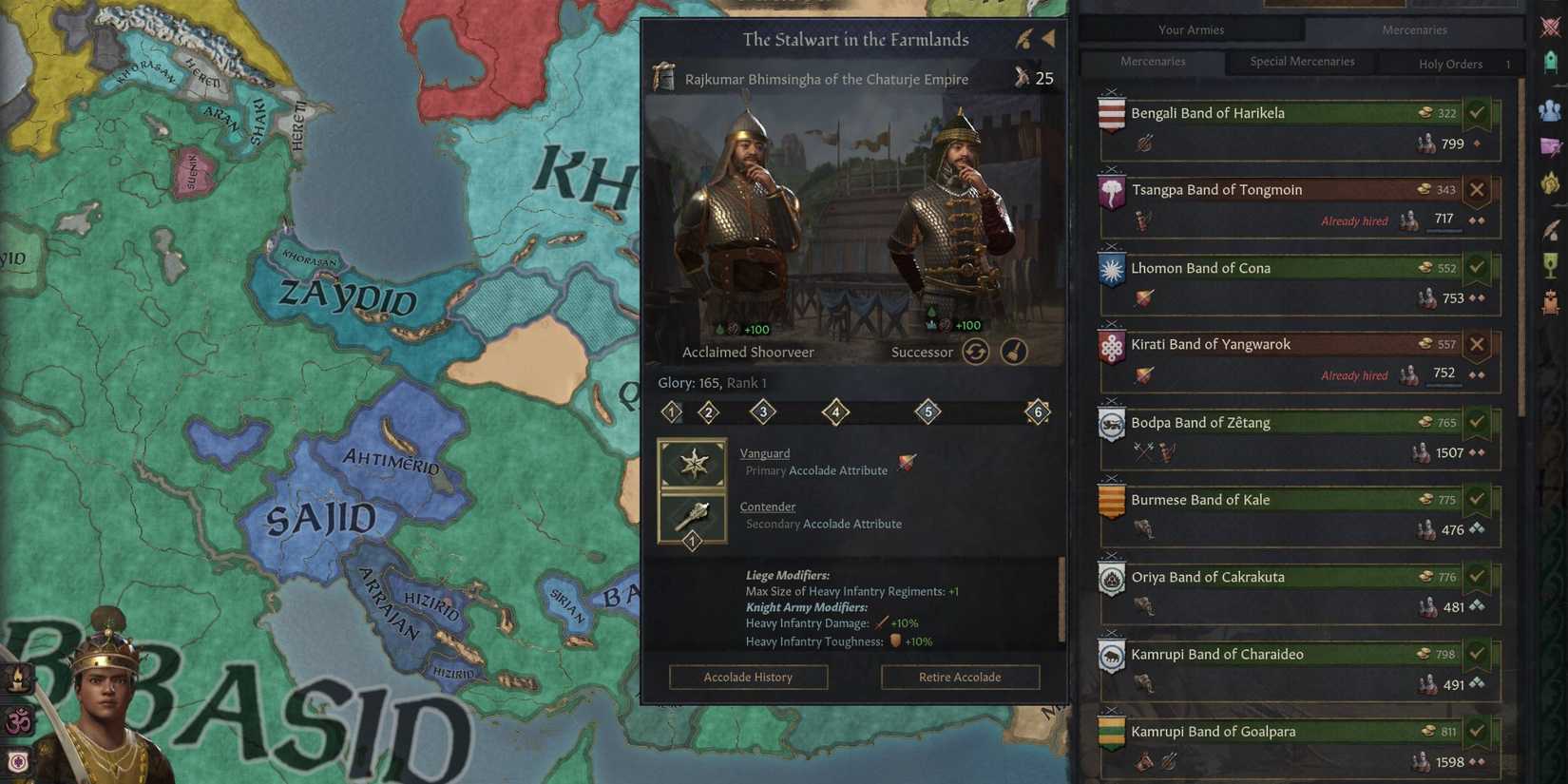Screen dimensions: 1568x784
Task: Switch to the Special Mercenaries tab
Action: [1301, 61]
